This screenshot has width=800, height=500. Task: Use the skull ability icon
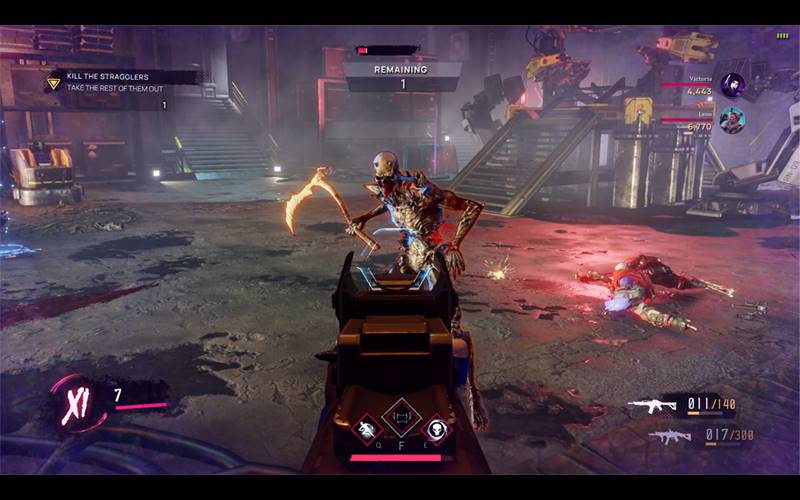[x=436, y=428]
